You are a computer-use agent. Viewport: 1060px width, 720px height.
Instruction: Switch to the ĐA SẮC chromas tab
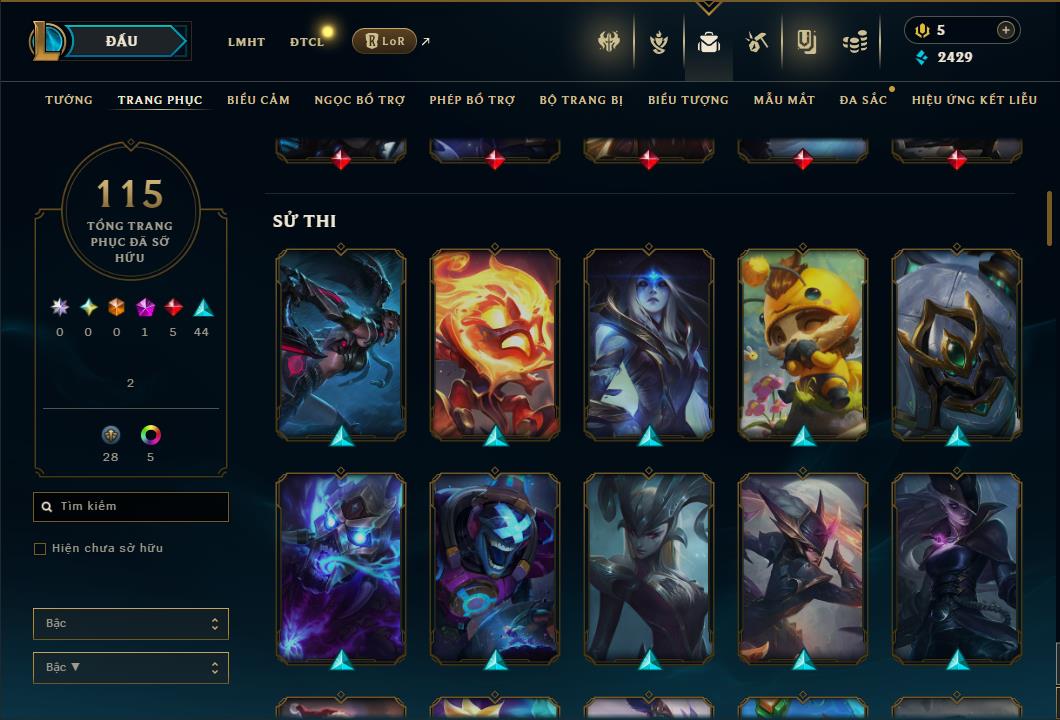863,100
